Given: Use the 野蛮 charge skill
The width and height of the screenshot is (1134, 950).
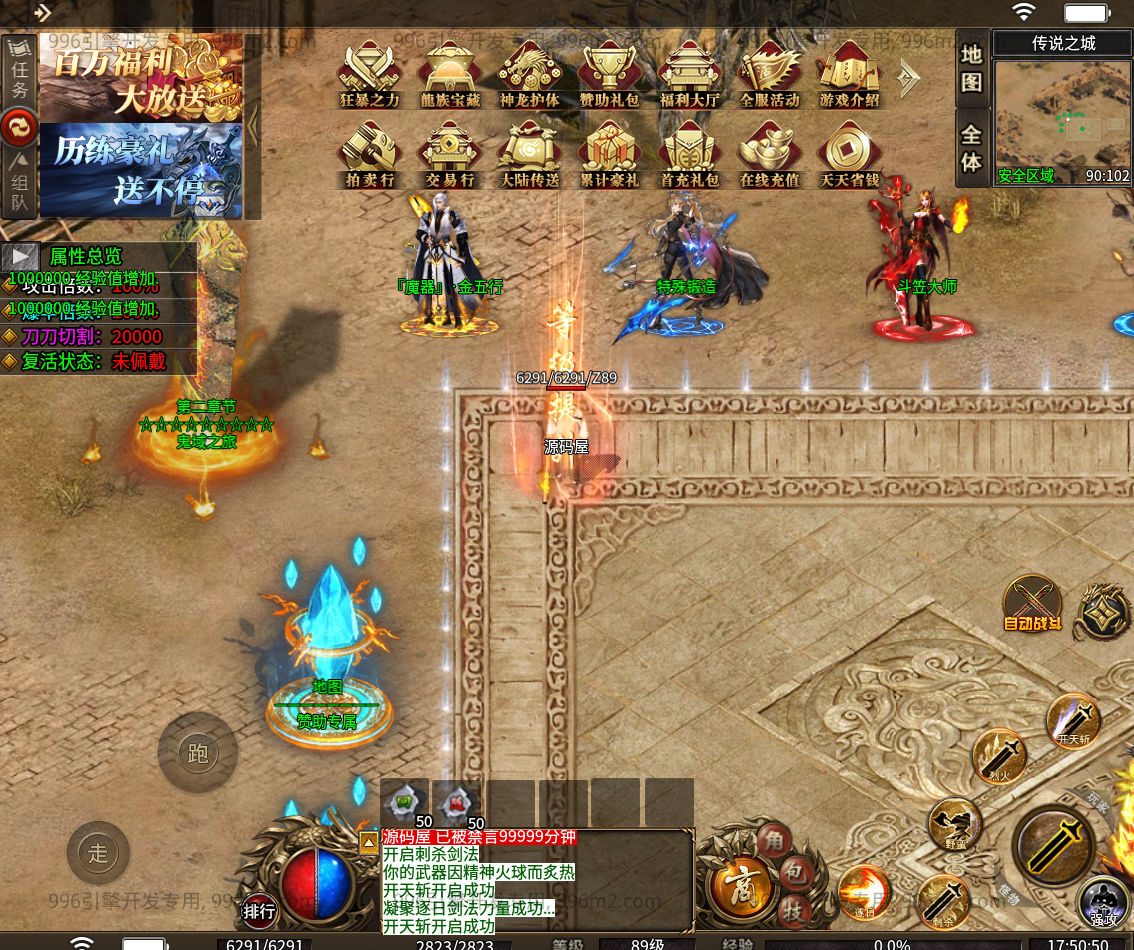Looking at the screenshot, I should [955, 826].
